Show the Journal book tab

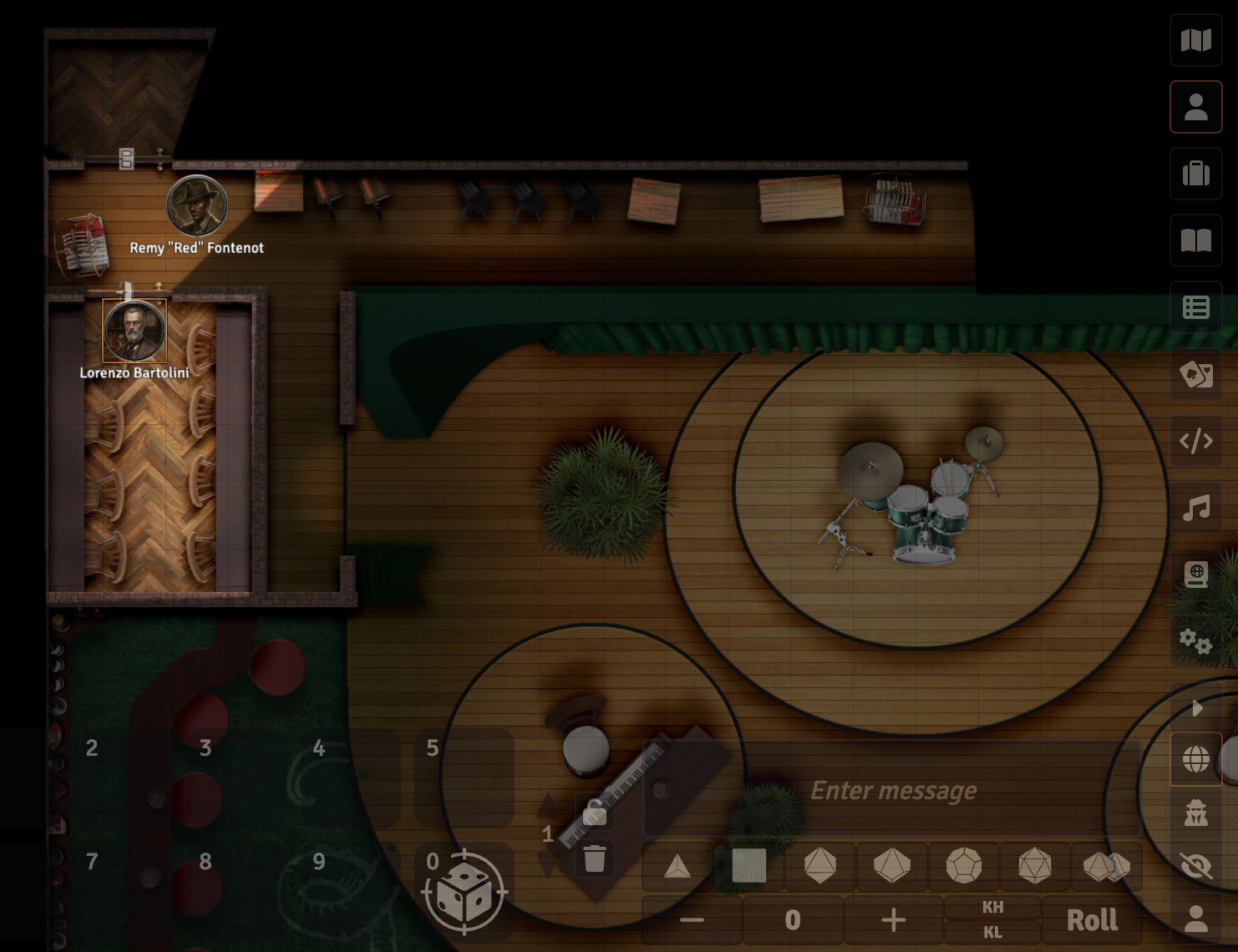click(x=1195, y=241)
